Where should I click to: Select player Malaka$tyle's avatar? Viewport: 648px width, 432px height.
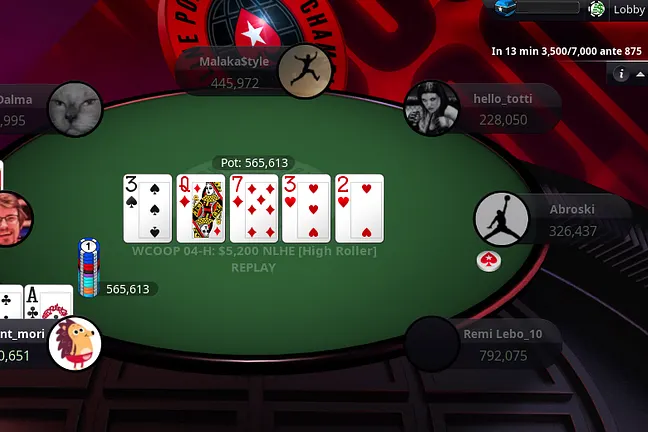click(305, 72)
